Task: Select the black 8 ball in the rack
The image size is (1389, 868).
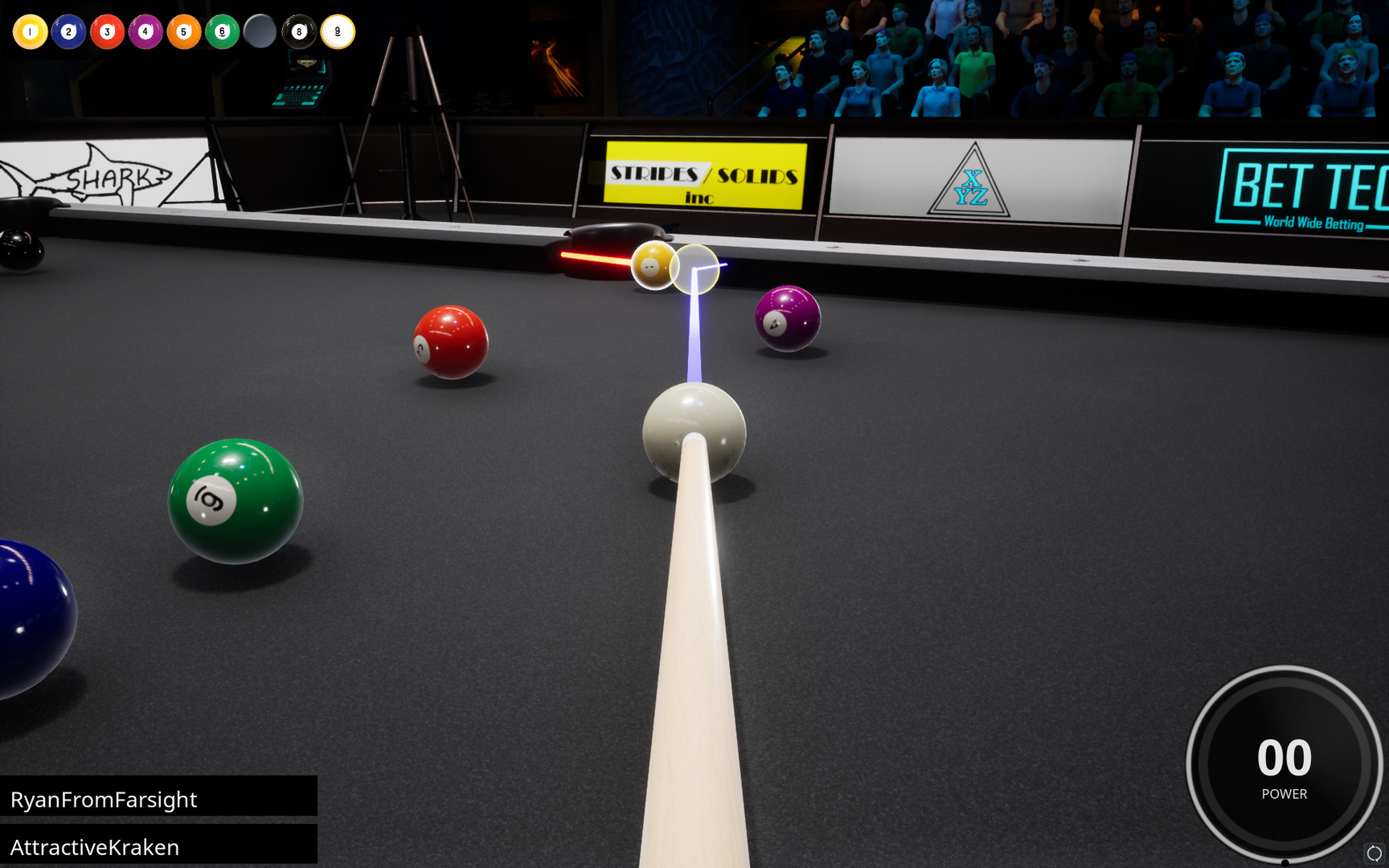Action: click(x=299, y=32)
